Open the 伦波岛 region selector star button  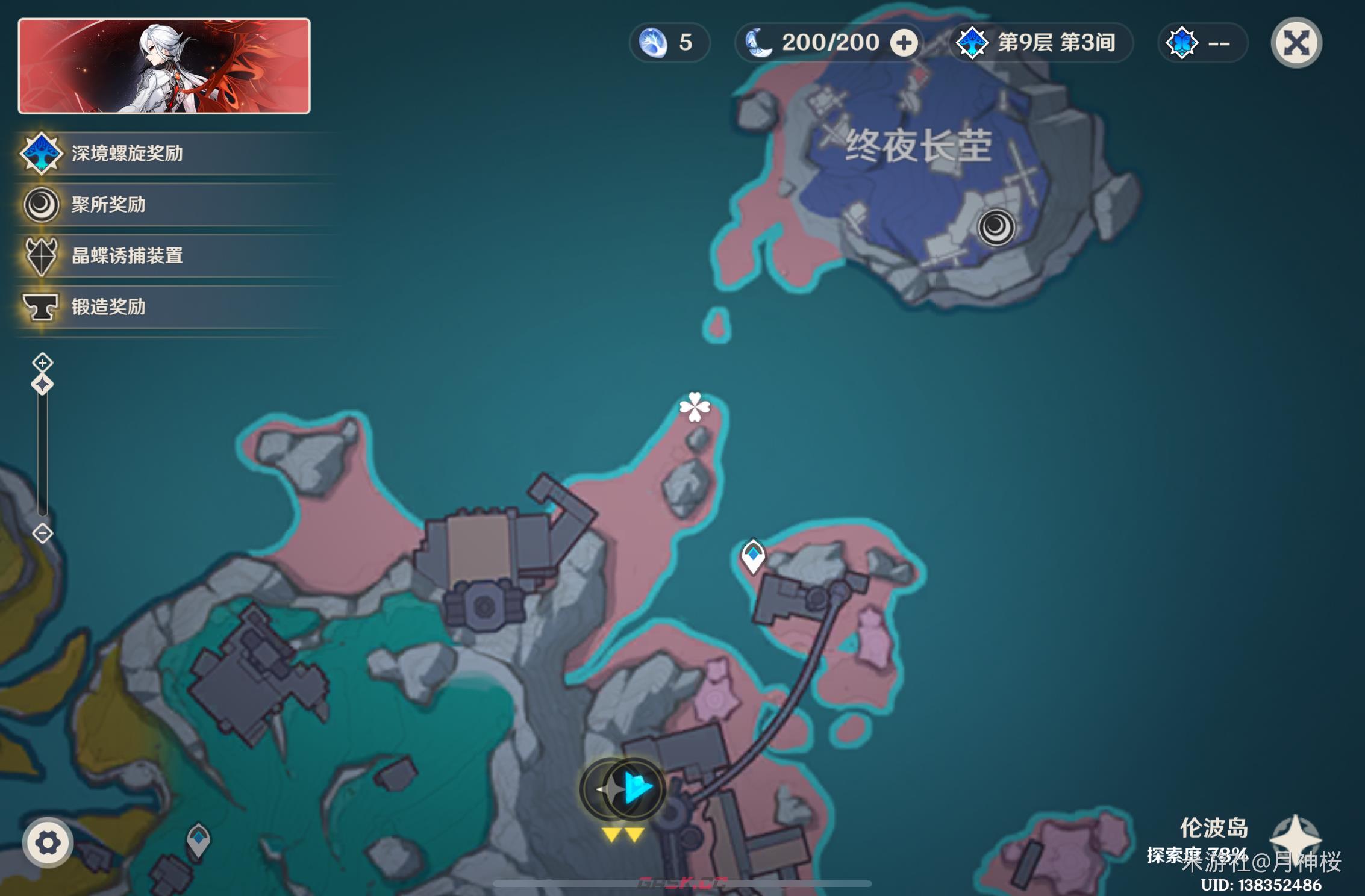tap(1295, 838)
